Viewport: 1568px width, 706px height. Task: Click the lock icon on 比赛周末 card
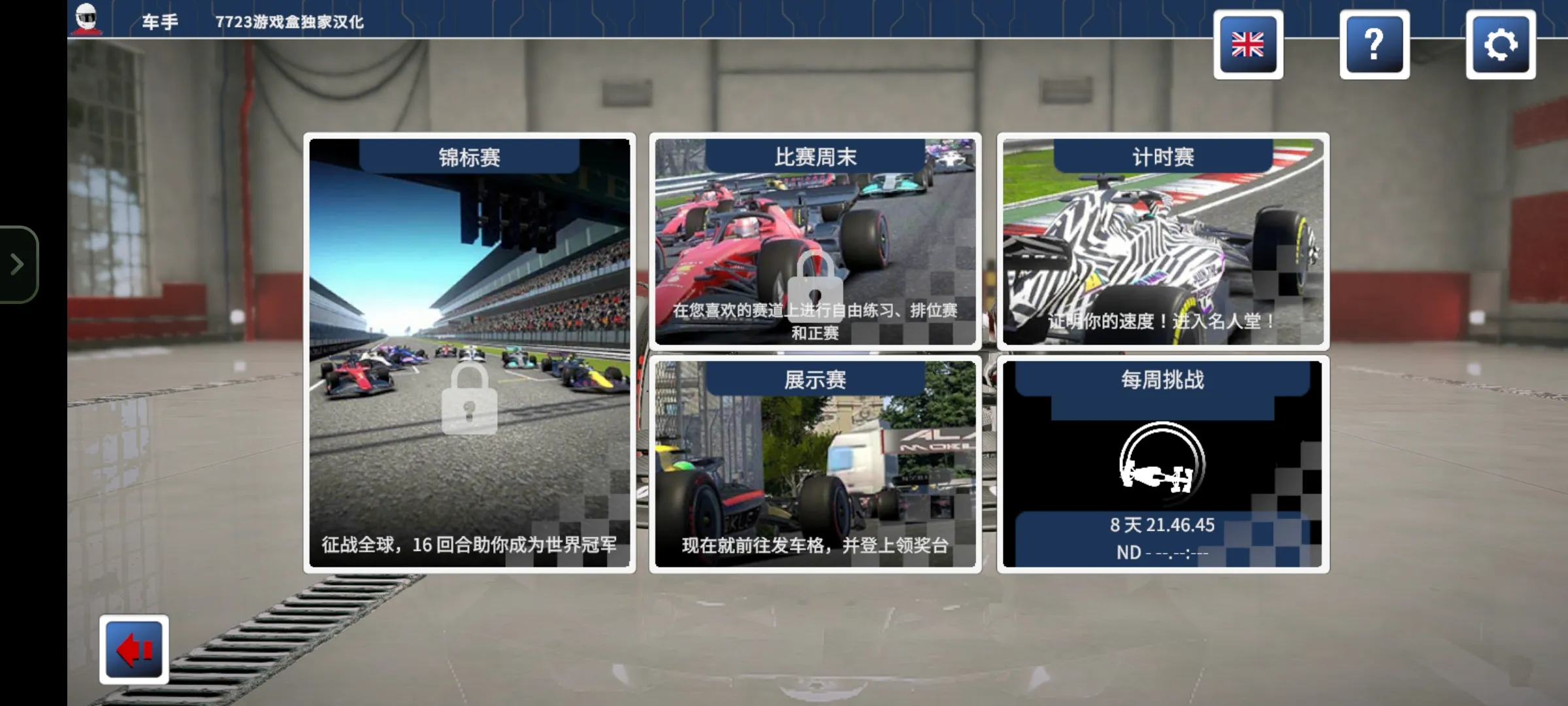point(815,288)
